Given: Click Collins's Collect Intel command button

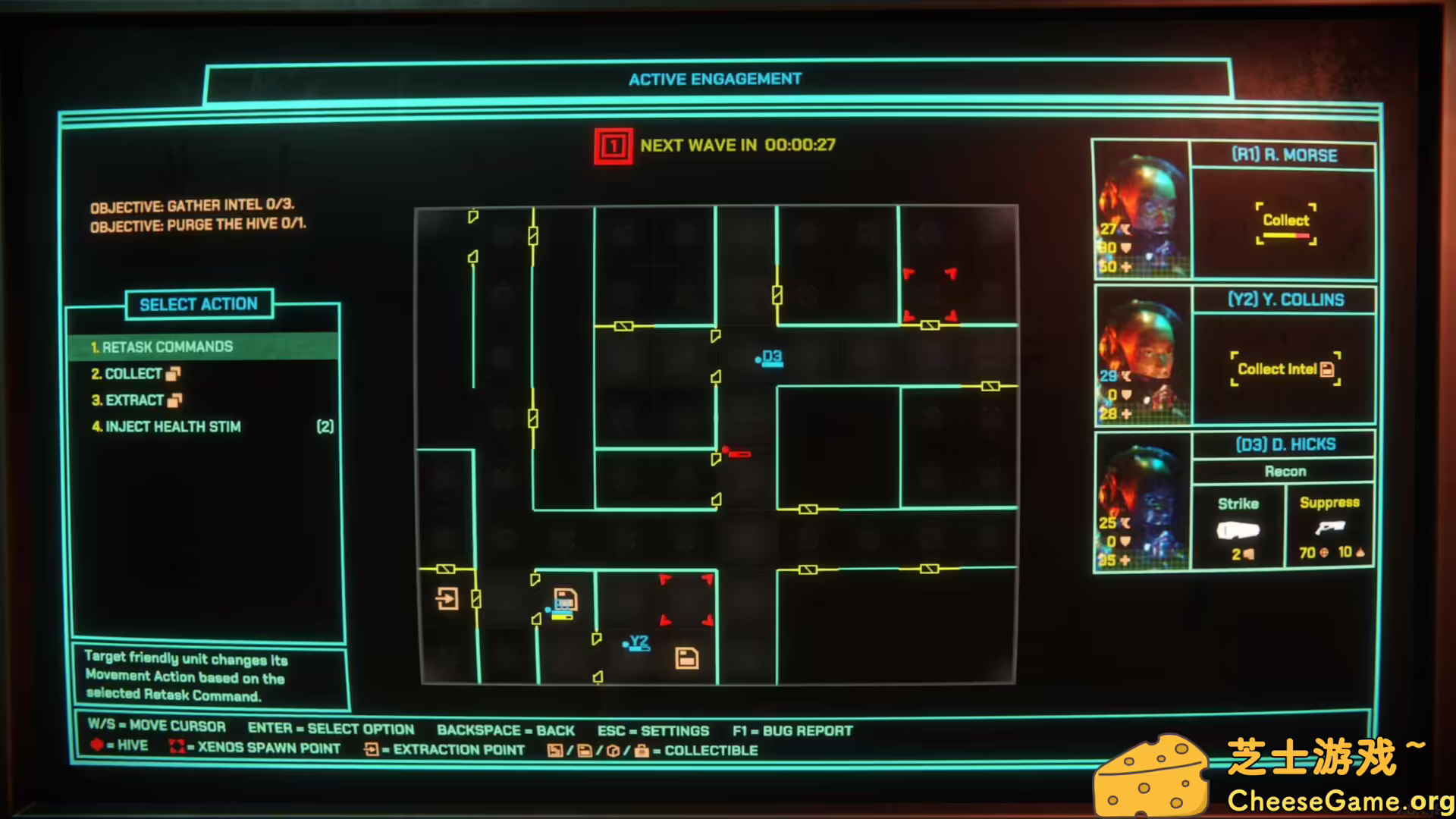Looking at the screenshot, I should coord(1285,369).
